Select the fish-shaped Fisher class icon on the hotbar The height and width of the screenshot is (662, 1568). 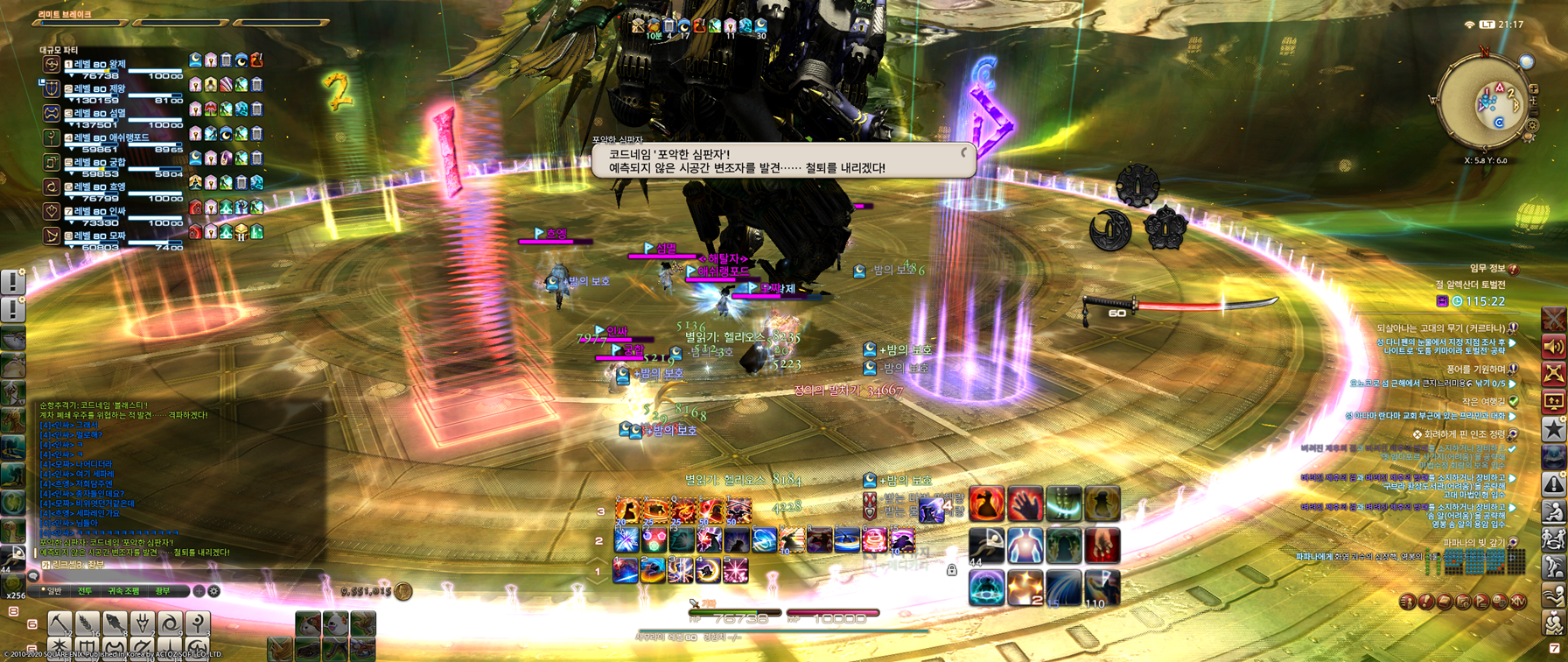tap(115, 622)
